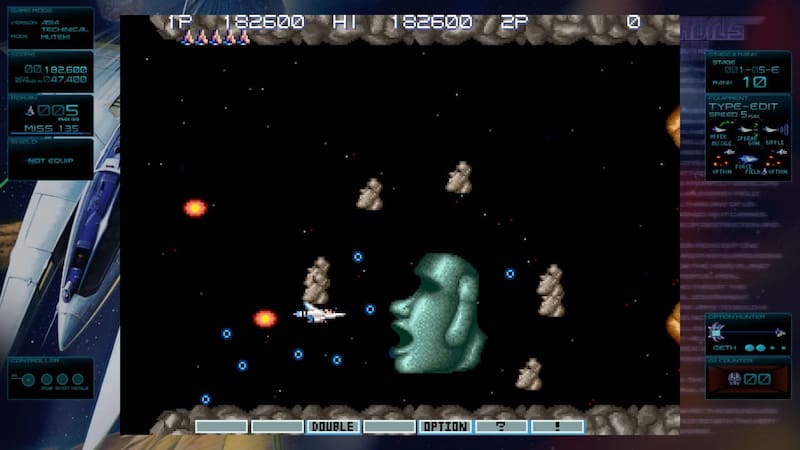The image size is (800, 450).
Task: Pick the Spread Gun equipment icon
Action: (x=748, y=129)
